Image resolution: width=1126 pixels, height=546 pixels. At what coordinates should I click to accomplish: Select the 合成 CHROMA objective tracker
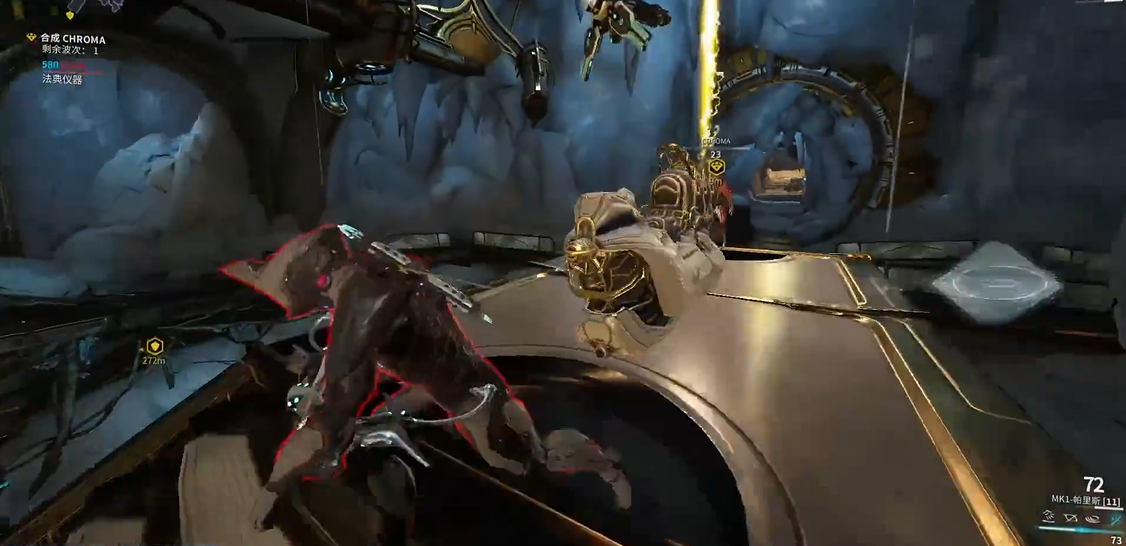(x=72, y=39)
